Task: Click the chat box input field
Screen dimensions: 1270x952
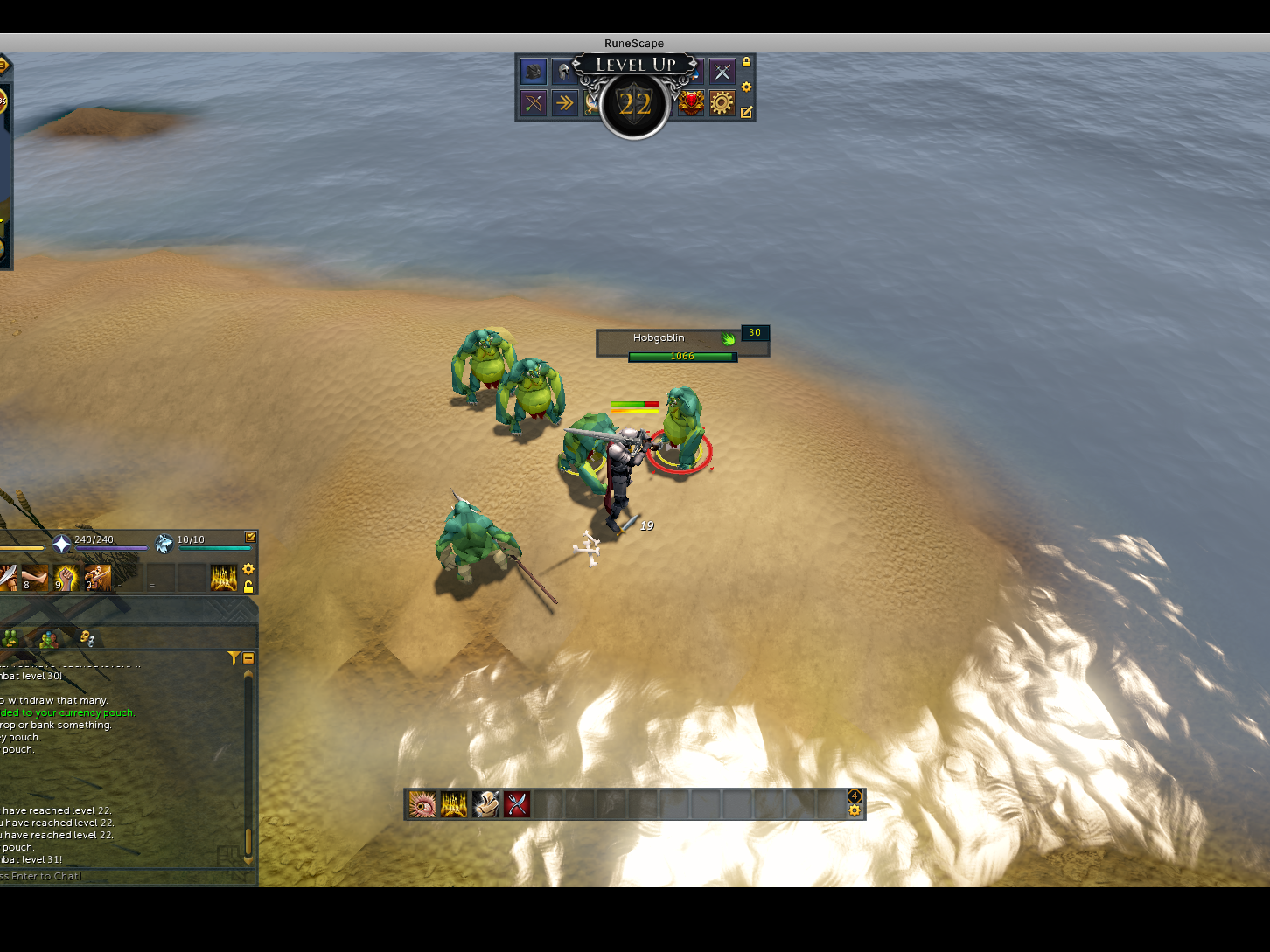Action: tap(115, 876)
